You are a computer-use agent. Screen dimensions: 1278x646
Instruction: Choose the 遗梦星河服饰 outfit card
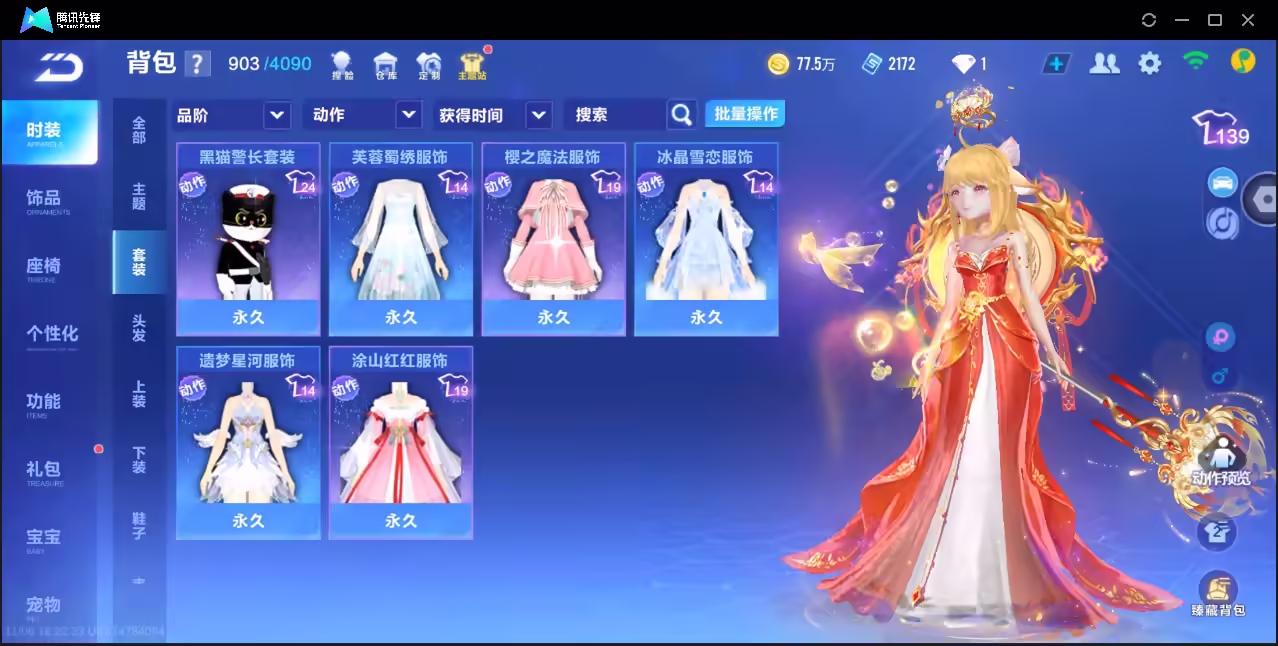coord(248,442)
